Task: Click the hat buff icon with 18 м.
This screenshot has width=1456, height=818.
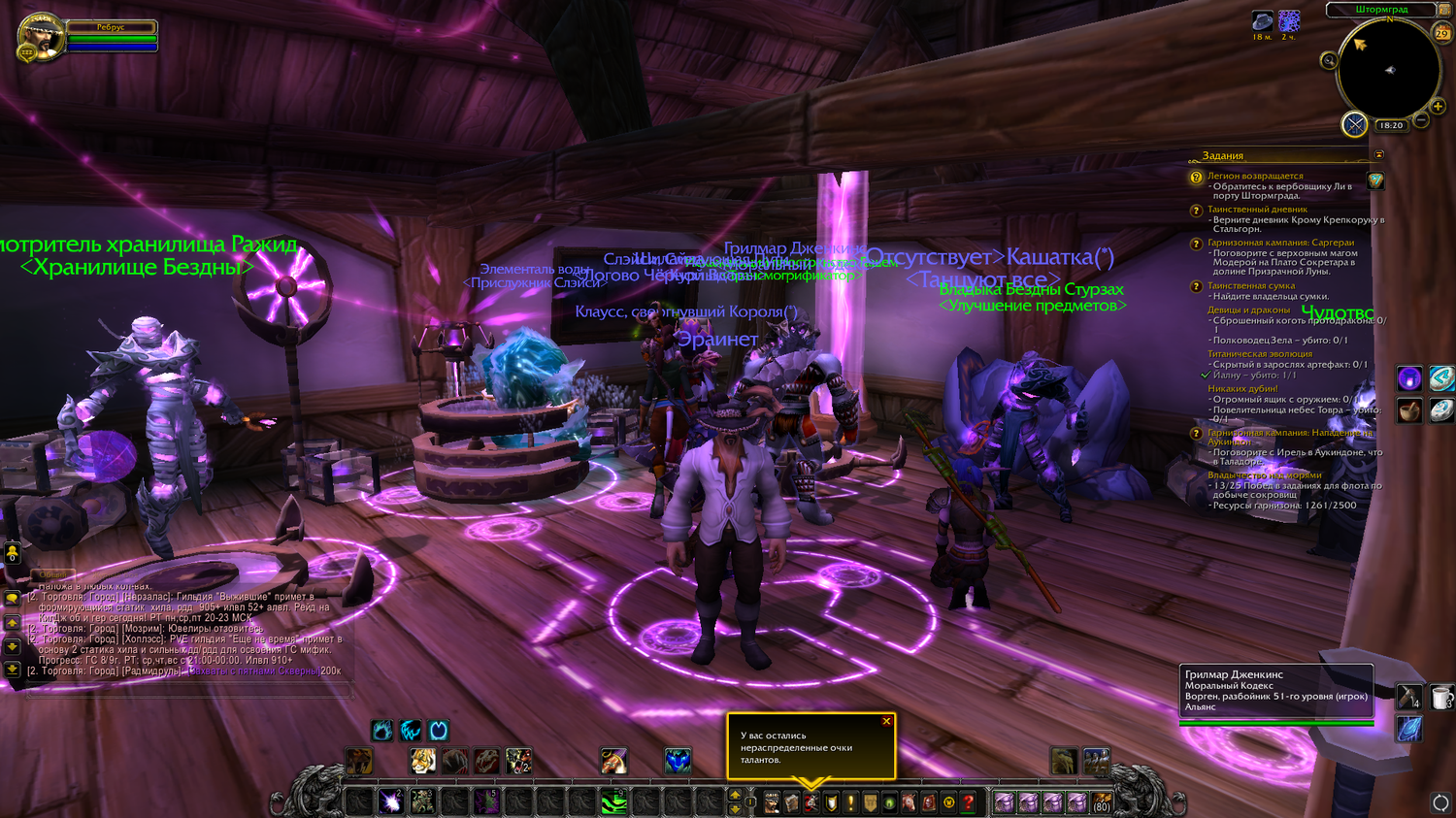Action: [x=1262, y=20]
